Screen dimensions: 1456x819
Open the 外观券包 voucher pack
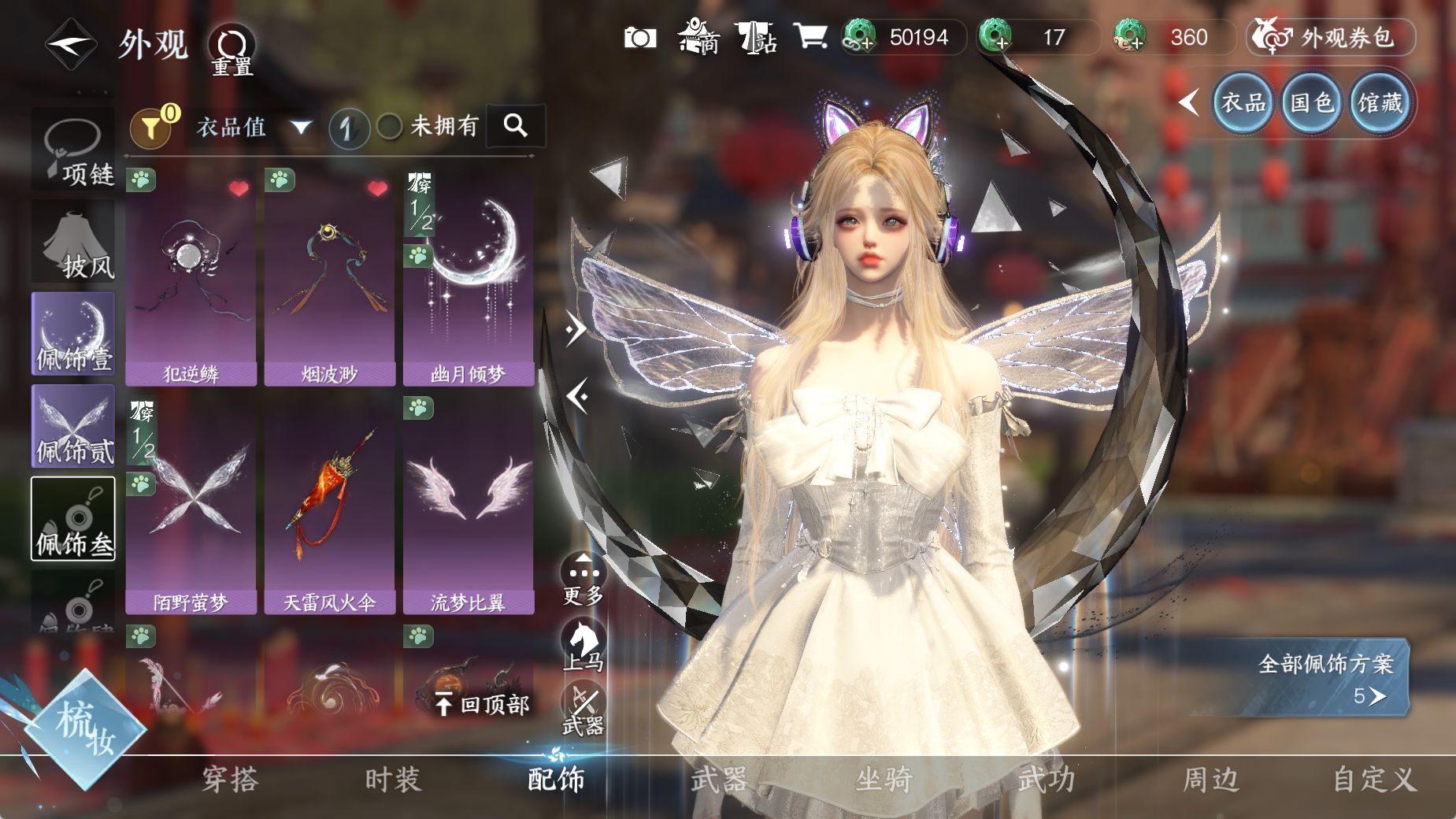(x=1330, y=37)
